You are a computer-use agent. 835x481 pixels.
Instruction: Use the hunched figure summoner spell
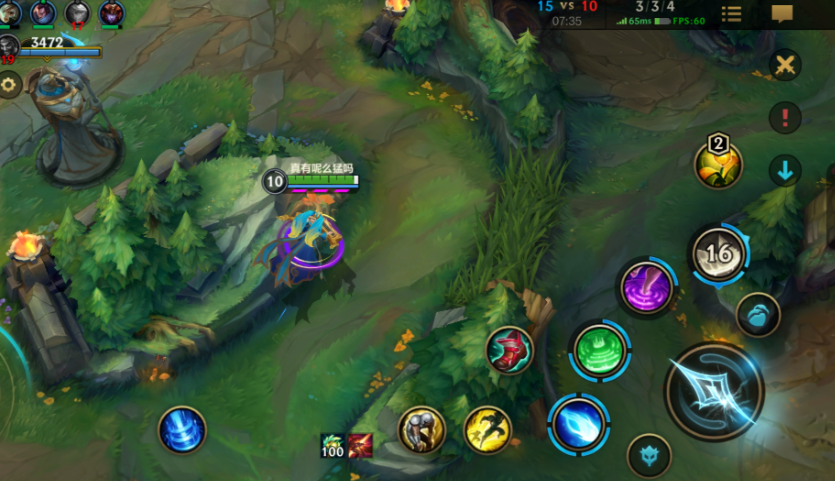422,429
